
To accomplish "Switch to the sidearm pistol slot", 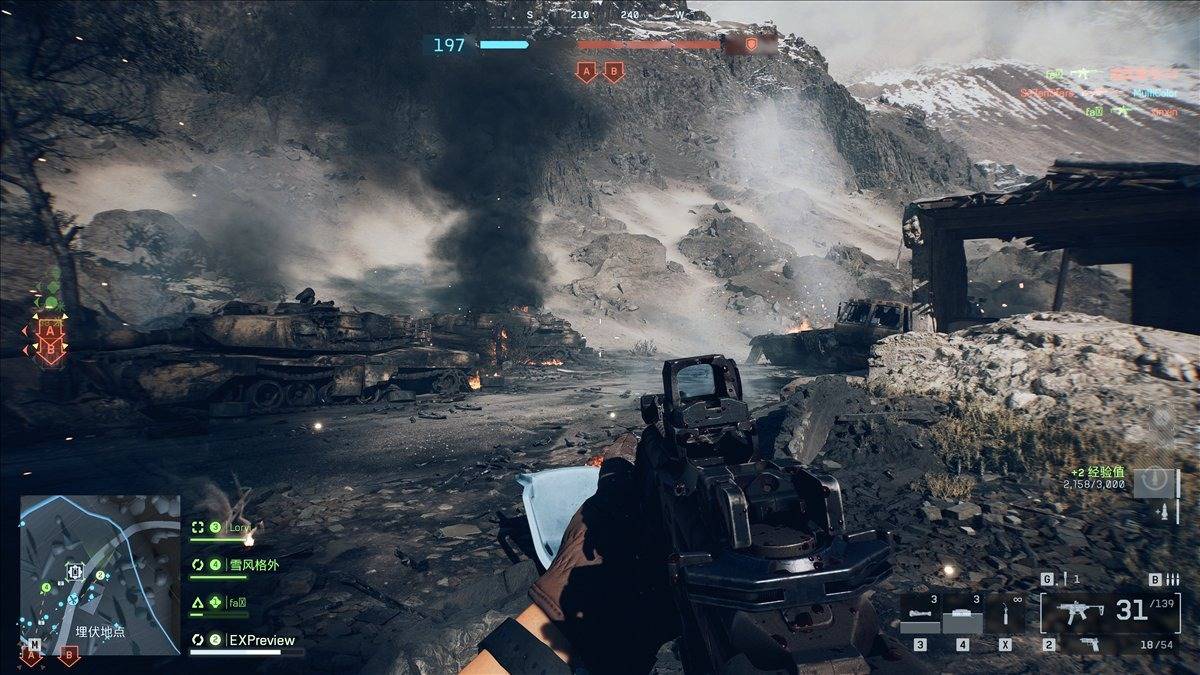I will 1088,645.
